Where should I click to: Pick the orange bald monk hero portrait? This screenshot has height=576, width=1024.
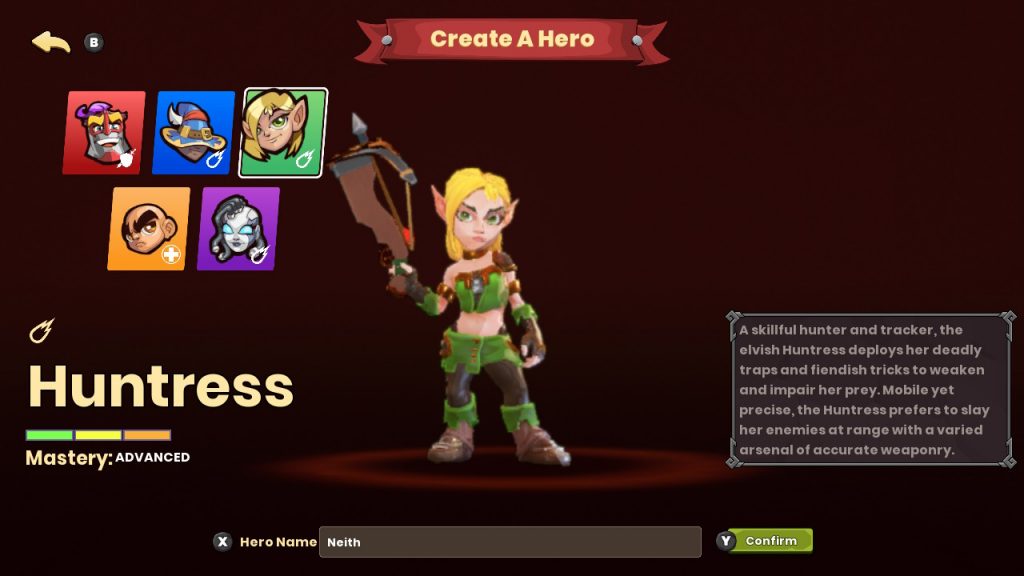tap(149, 229)
